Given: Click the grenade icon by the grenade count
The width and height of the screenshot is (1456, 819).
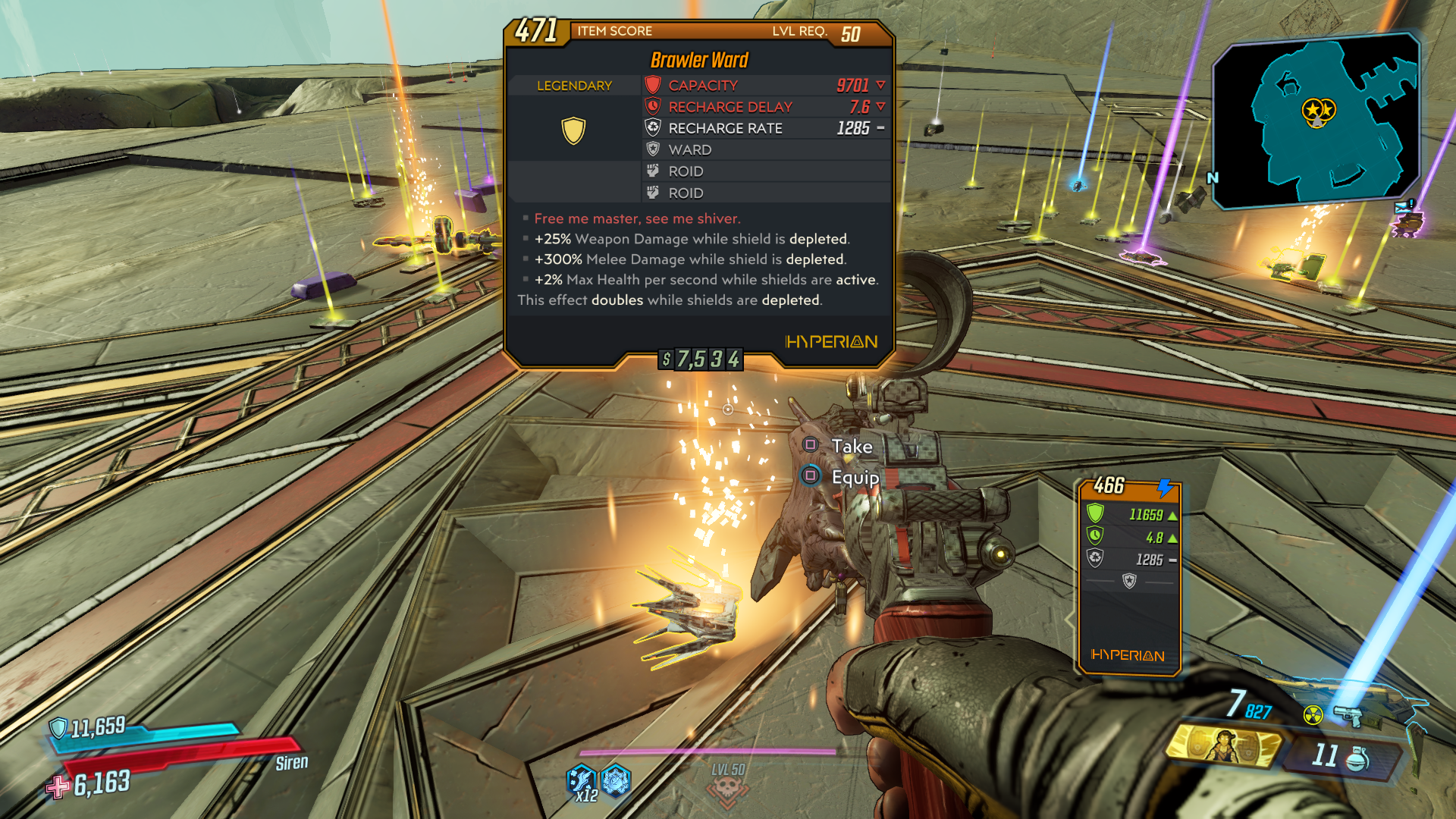Looking at the screenshot, I should 1357,757.
